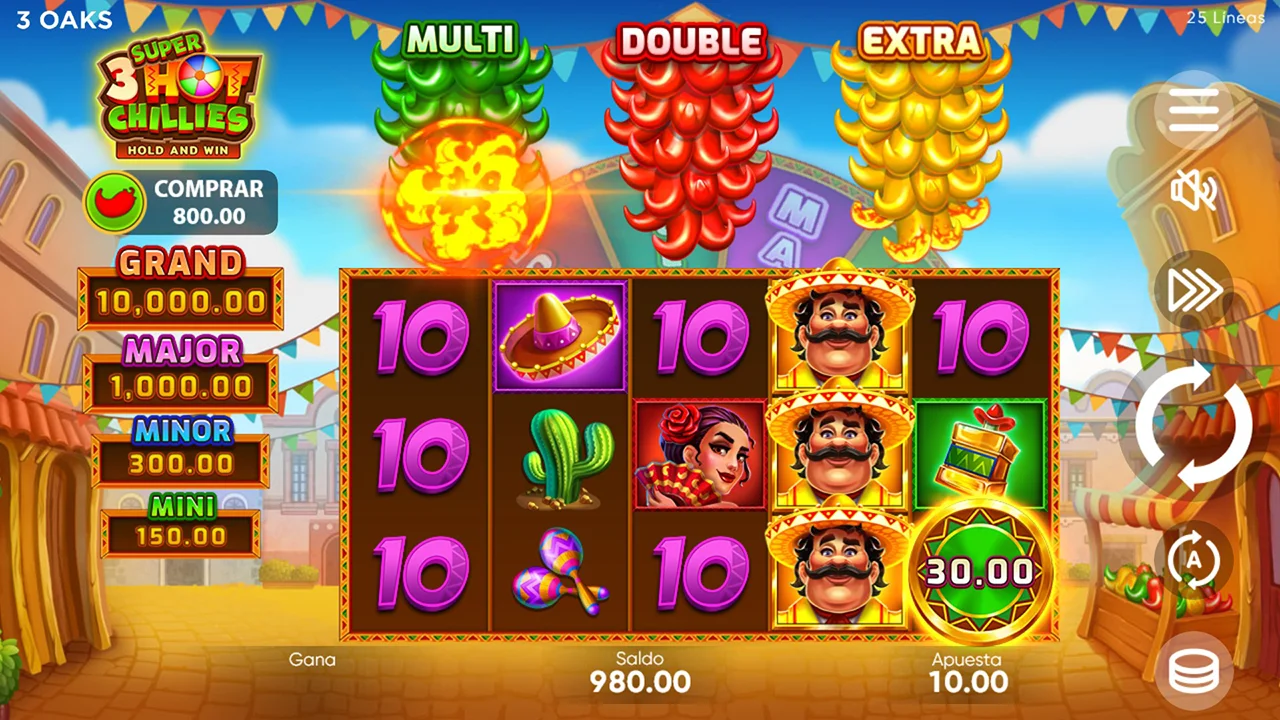The width and height of the screenshot is (1280, 720).
Task: Open the hamburger menu
Action: (x=1193, y=110)
